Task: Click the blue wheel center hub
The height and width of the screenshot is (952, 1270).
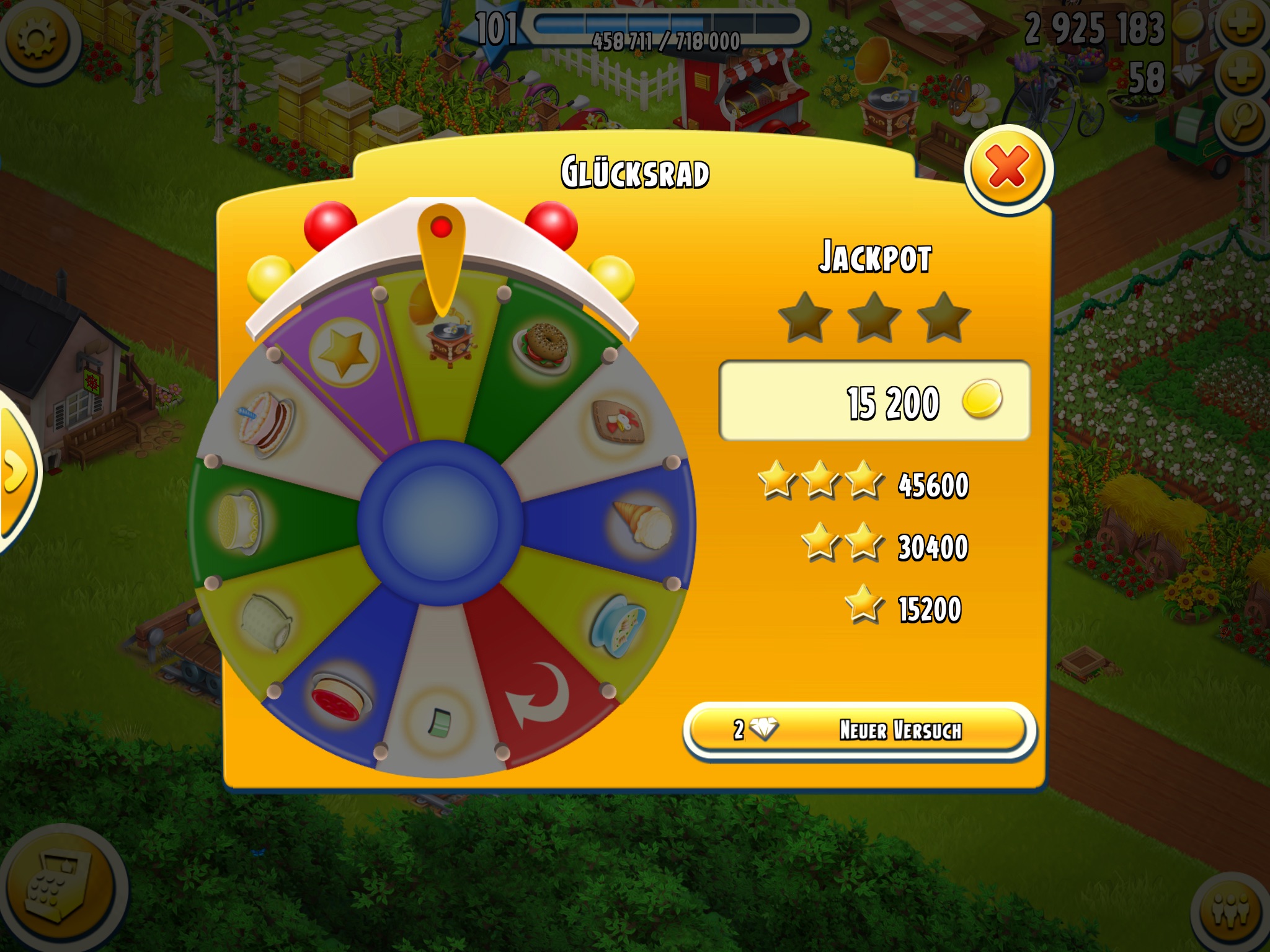Action: pyautogui.click(x=440, y=522)
